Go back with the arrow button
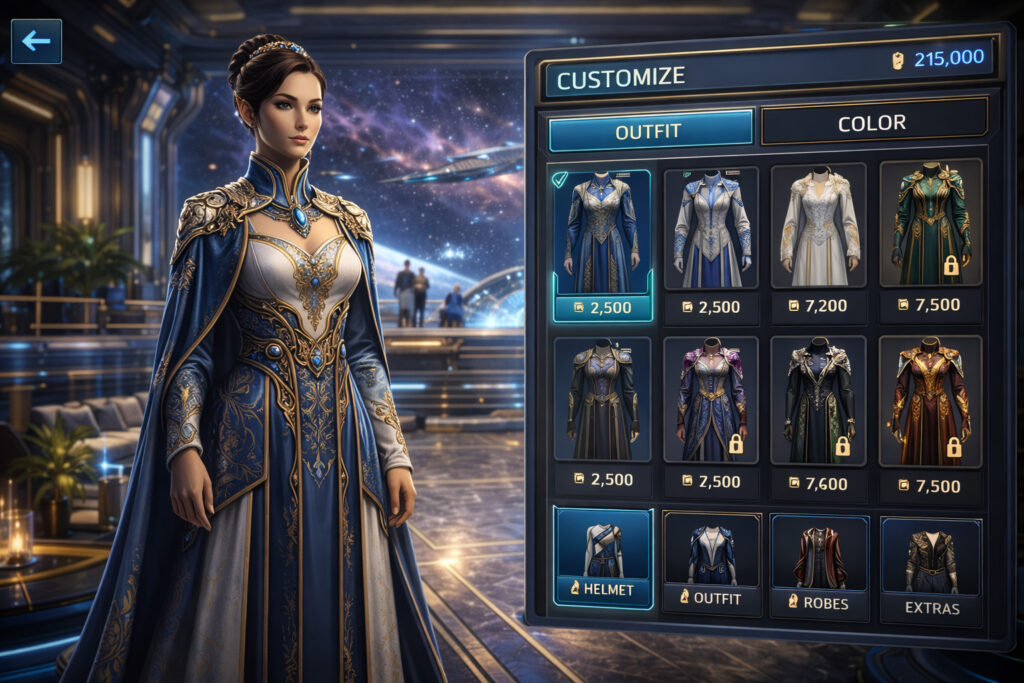Screen dimensions: 1024x683 tap(36, 41)
